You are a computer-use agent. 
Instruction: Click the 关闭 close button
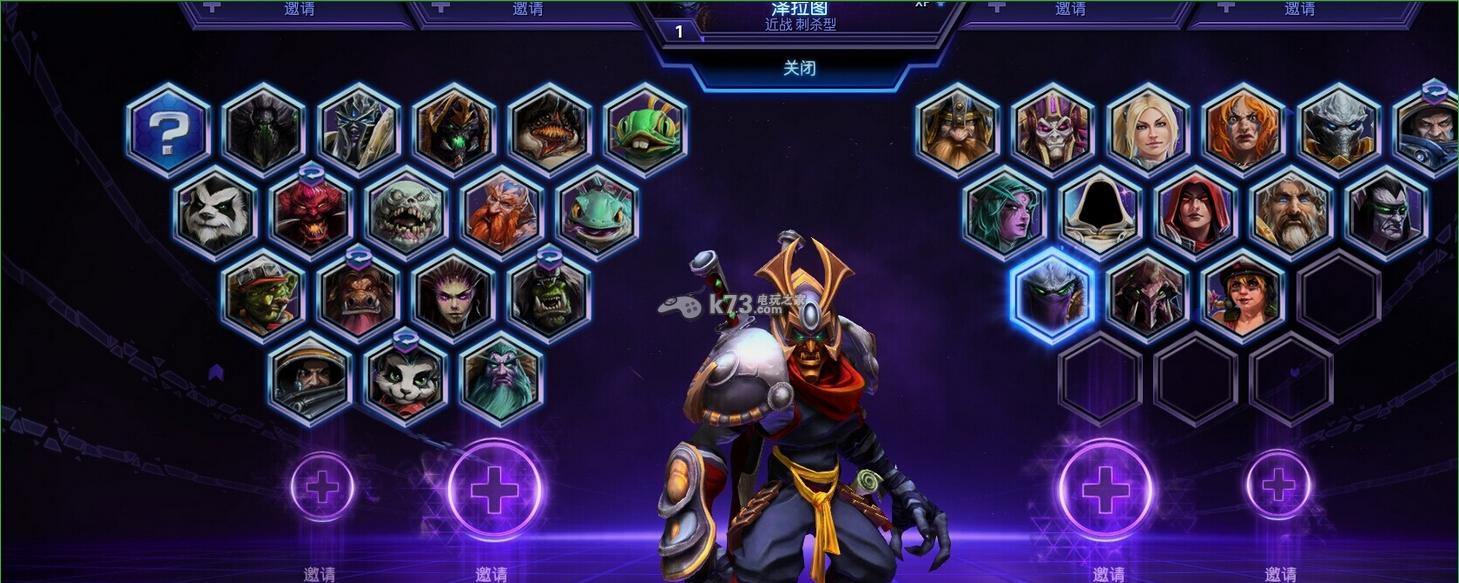tap(799, 68)
